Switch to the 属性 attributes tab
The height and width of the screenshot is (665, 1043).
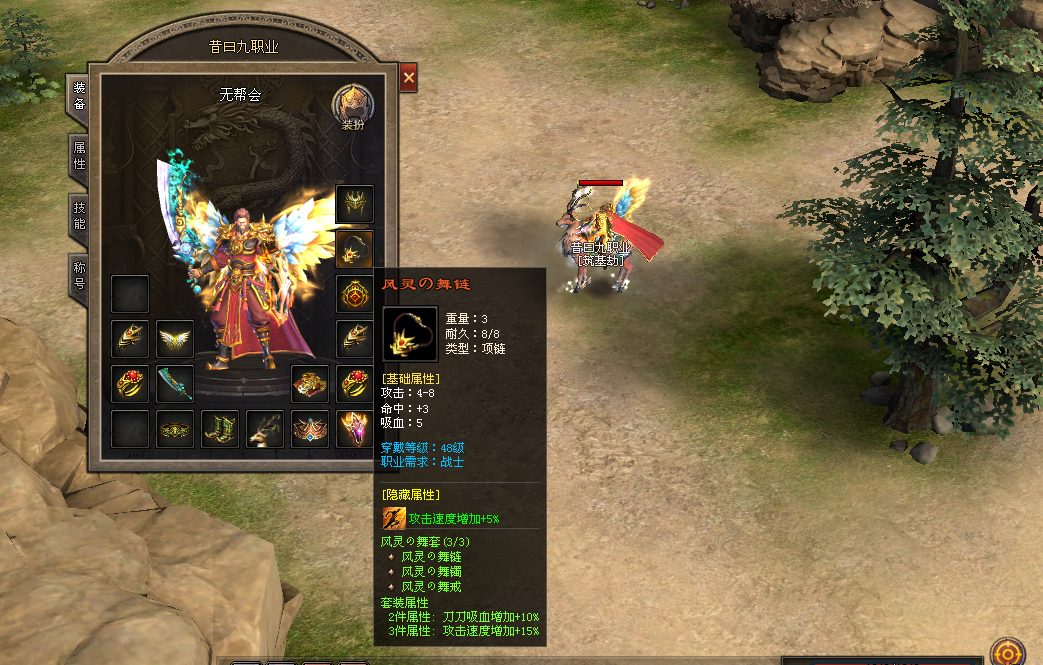(79, 155)
